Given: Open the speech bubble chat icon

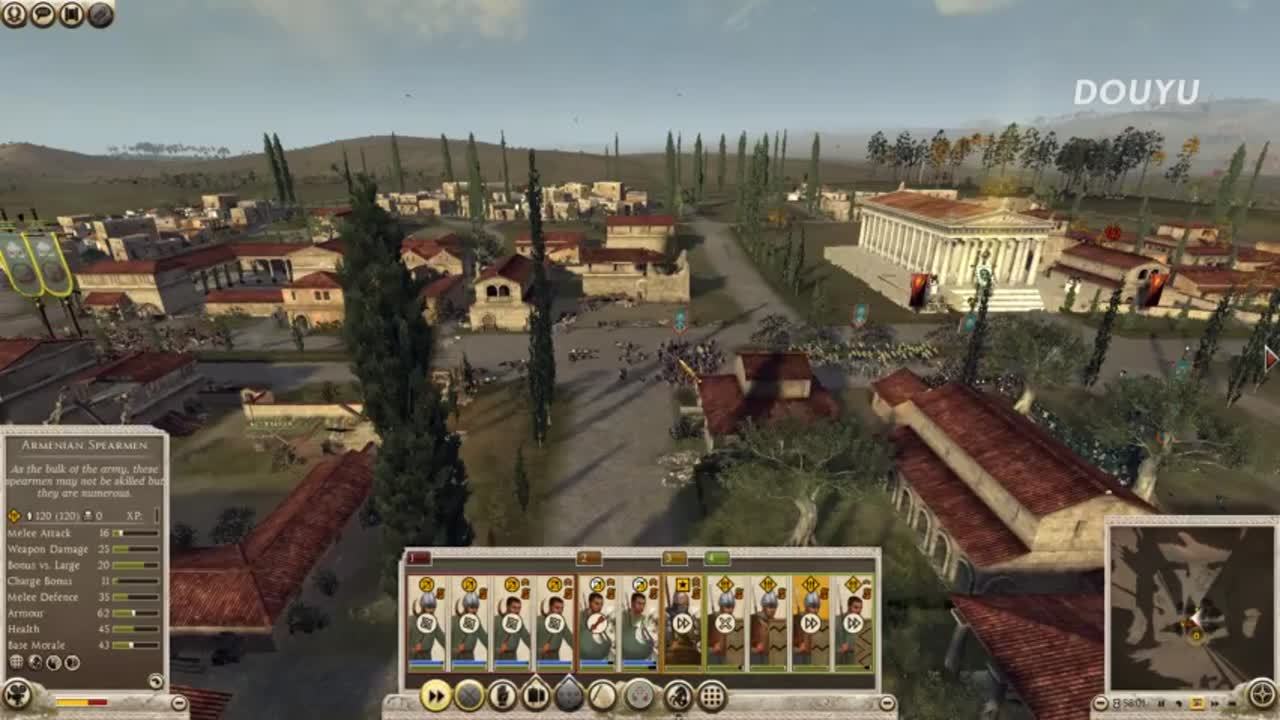Looking at the screenshot, I should (x=43, y=14).
